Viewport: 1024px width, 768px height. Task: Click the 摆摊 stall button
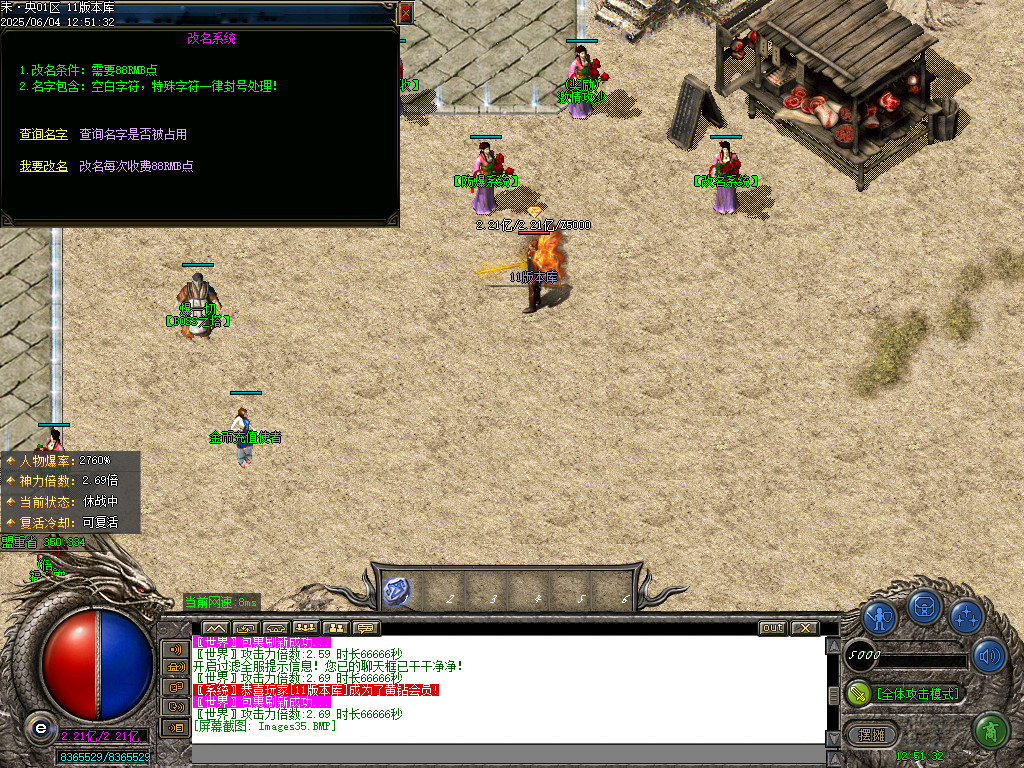pyautogui.click(x=872, y=734)
